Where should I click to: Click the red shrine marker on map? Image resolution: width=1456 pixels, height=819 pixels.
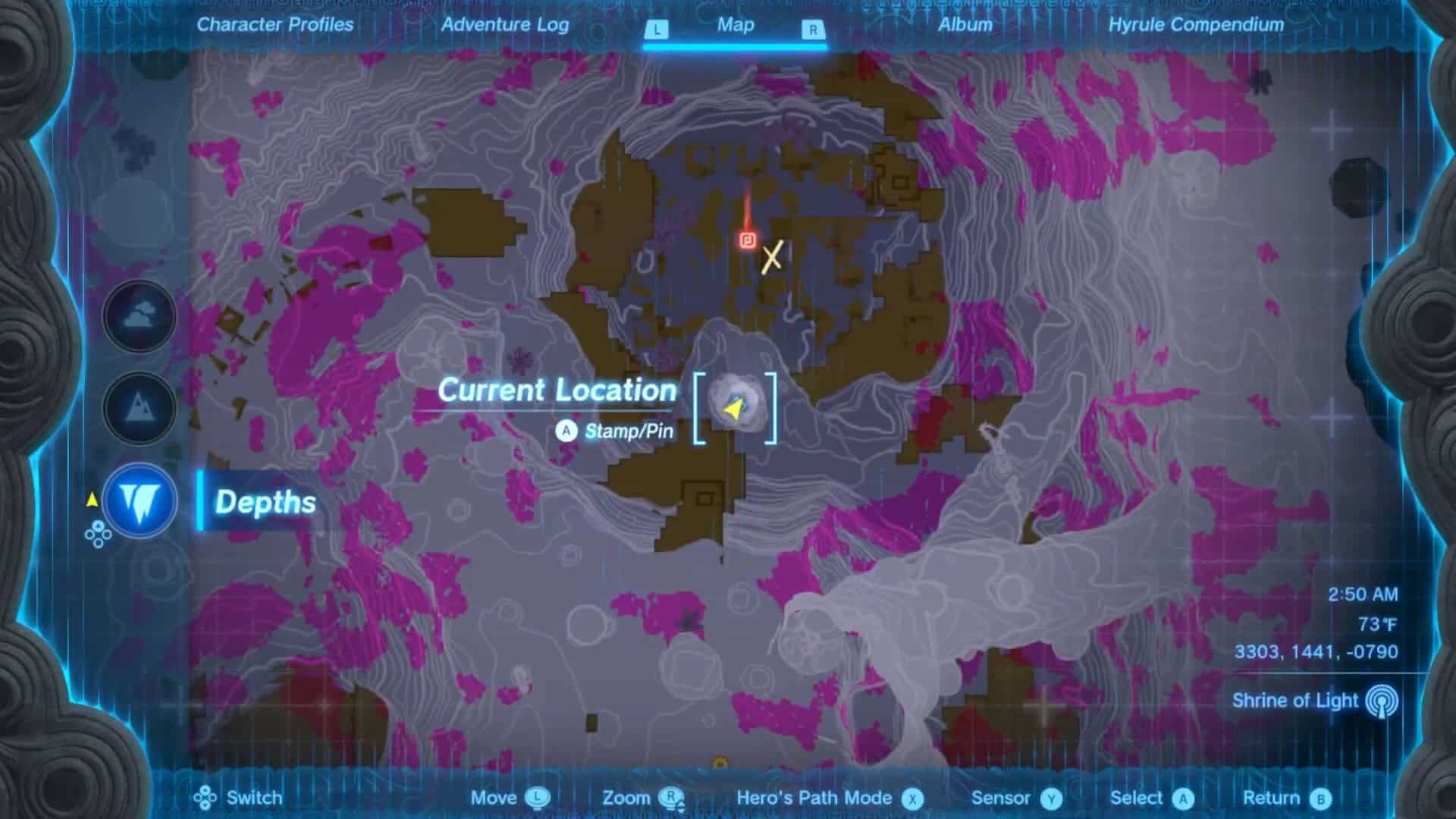748,240
